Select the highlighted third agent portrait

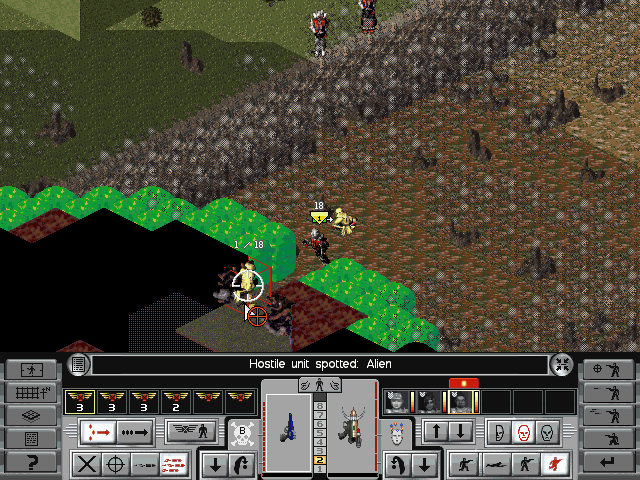click(461, 402)
